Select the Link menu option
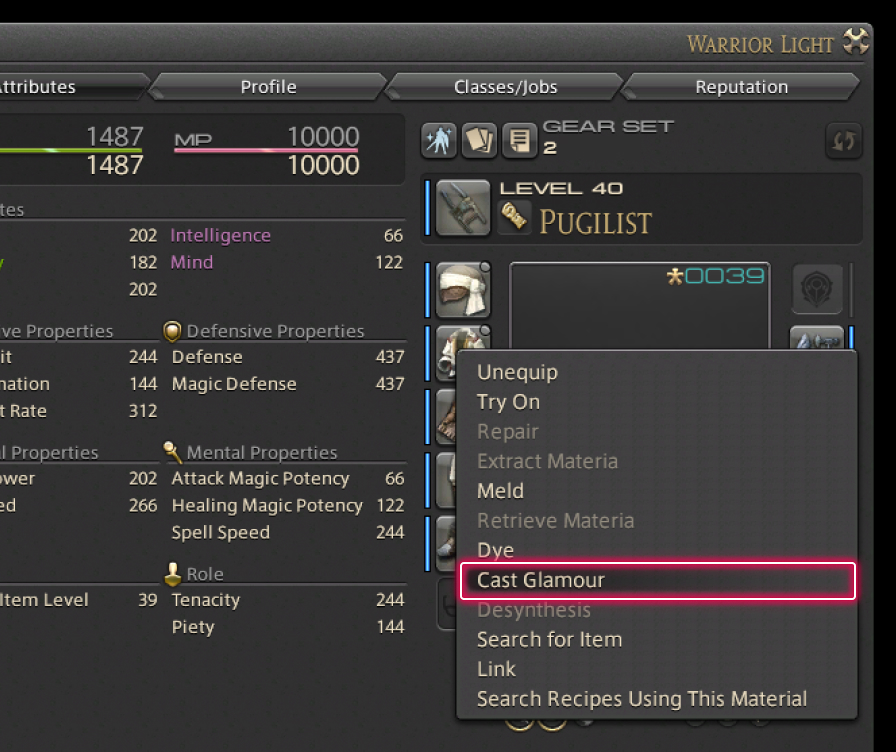 496,669
